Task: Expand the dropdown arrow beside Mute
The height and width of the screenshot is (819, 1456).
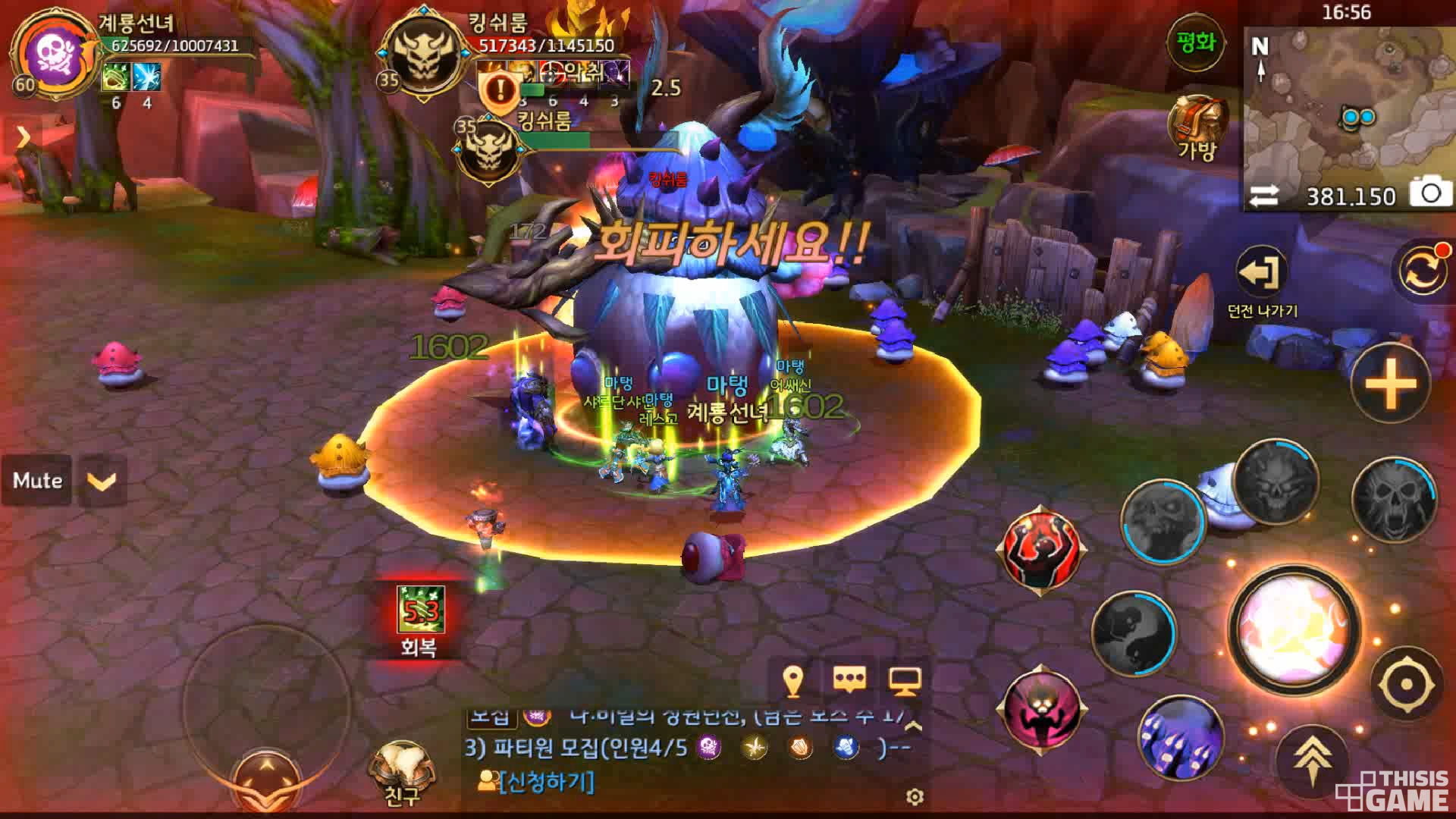Action: tap(102, 481)
